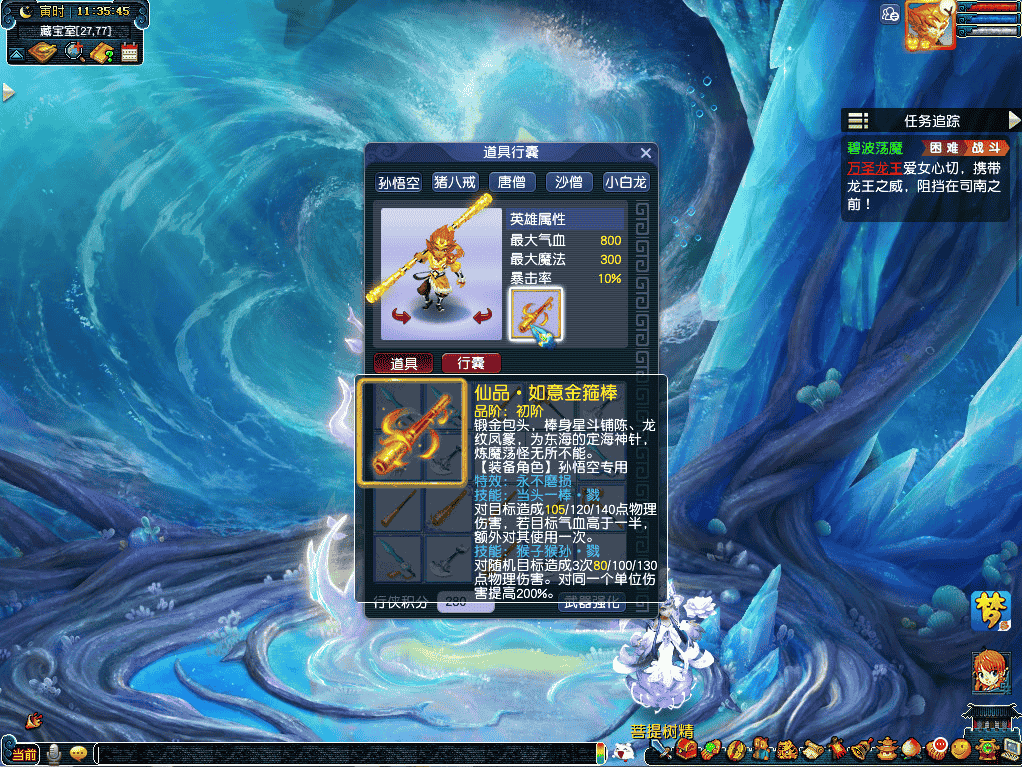This screenshot has height=767, width=1022.
Task: Rotate the hero model with the right arrow
Action: [483, 317]
